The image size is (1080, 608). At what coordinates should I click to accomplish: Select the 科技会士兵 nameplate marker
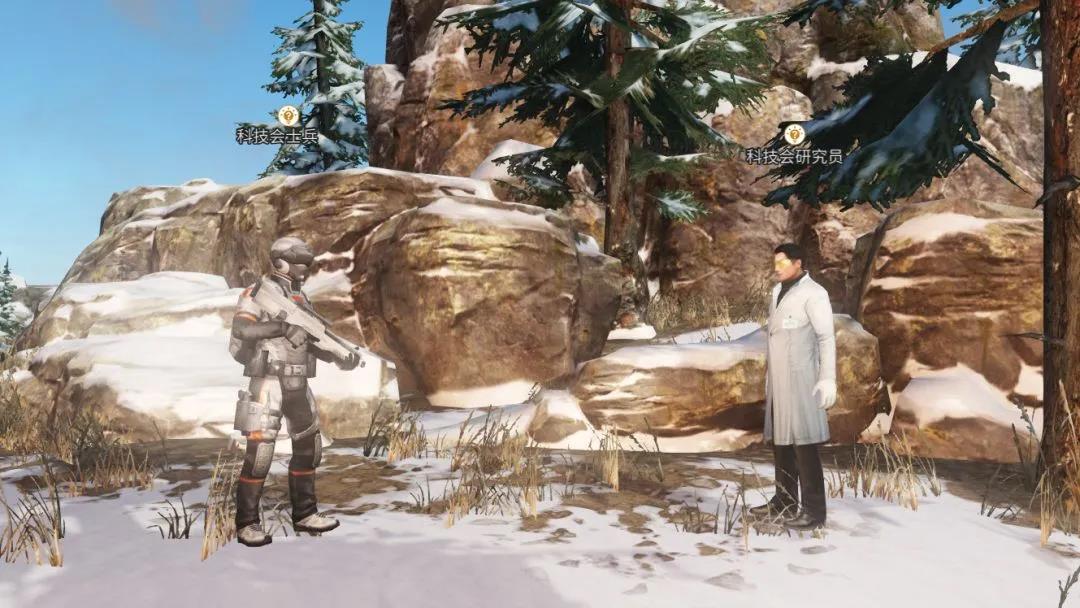point(288,116)
